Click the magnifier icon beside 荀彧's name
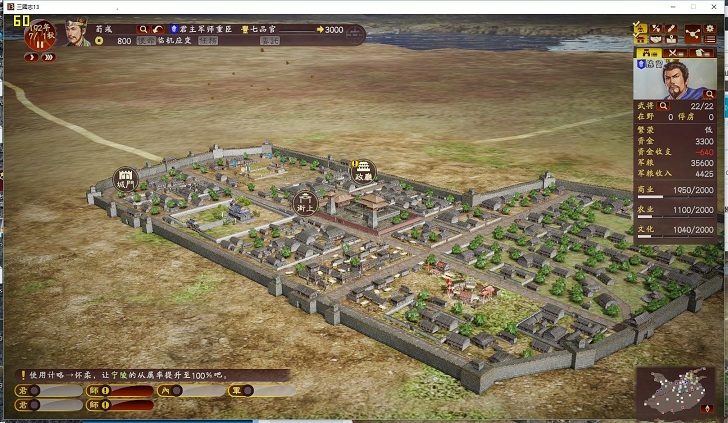The image size is (728, 423). (x=144, y=30)
